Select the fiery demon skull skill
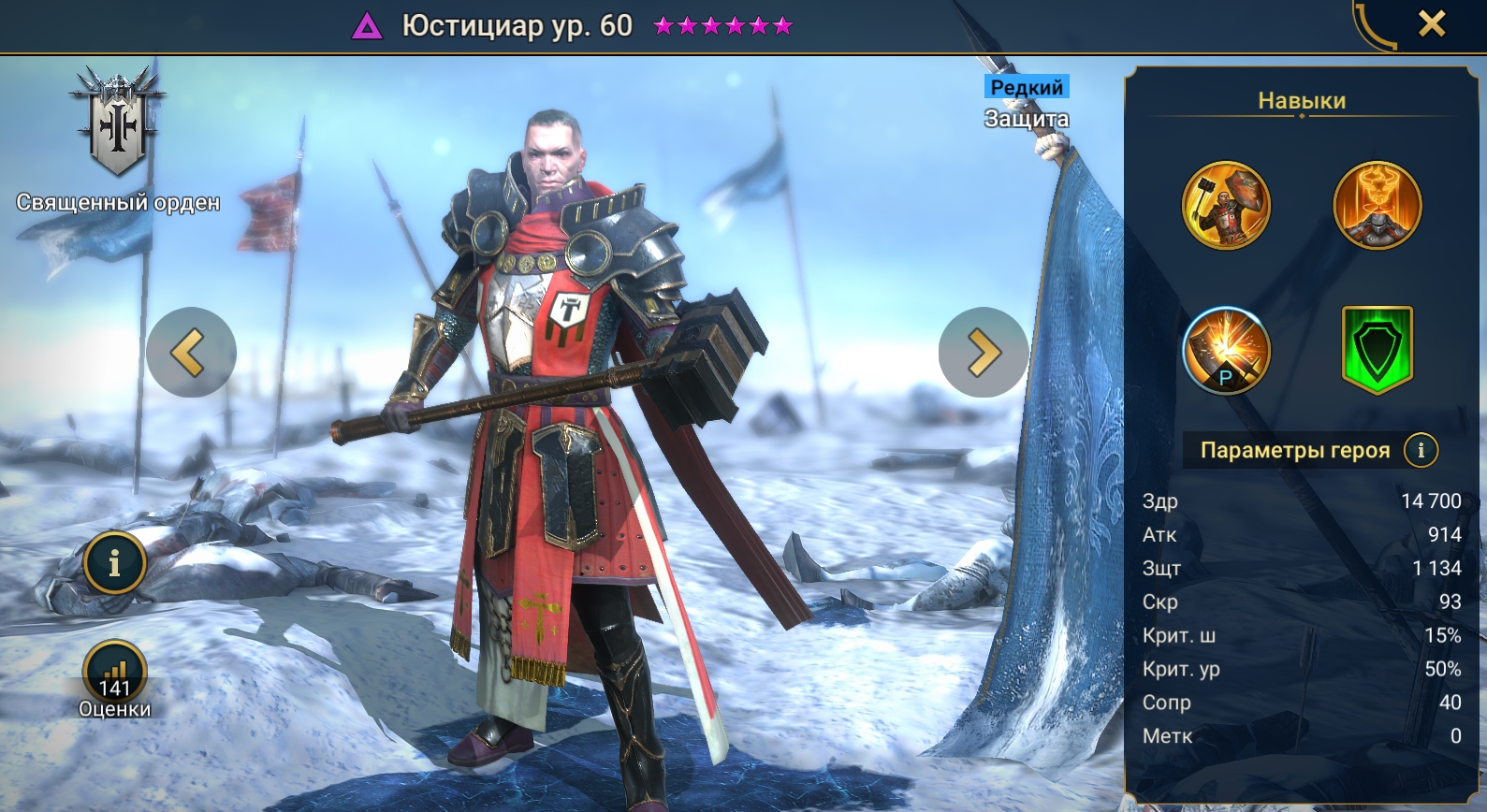 click(1377, 206)
